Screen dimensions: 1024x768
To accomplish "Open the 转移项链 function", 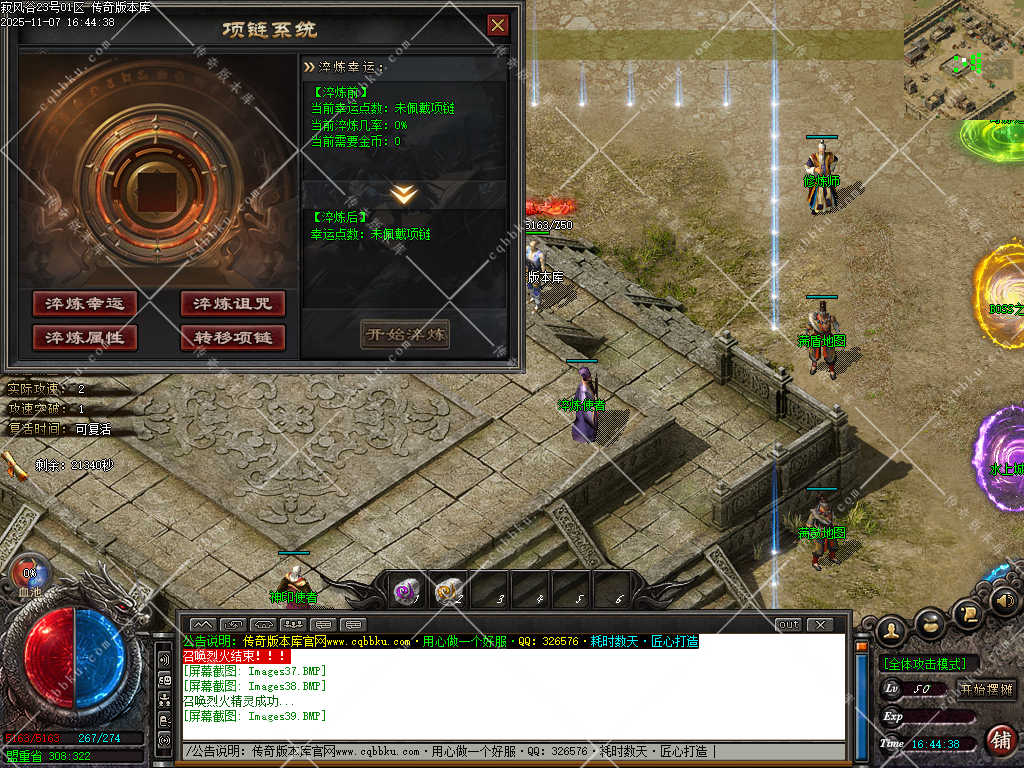I will (x=233, y=337).
